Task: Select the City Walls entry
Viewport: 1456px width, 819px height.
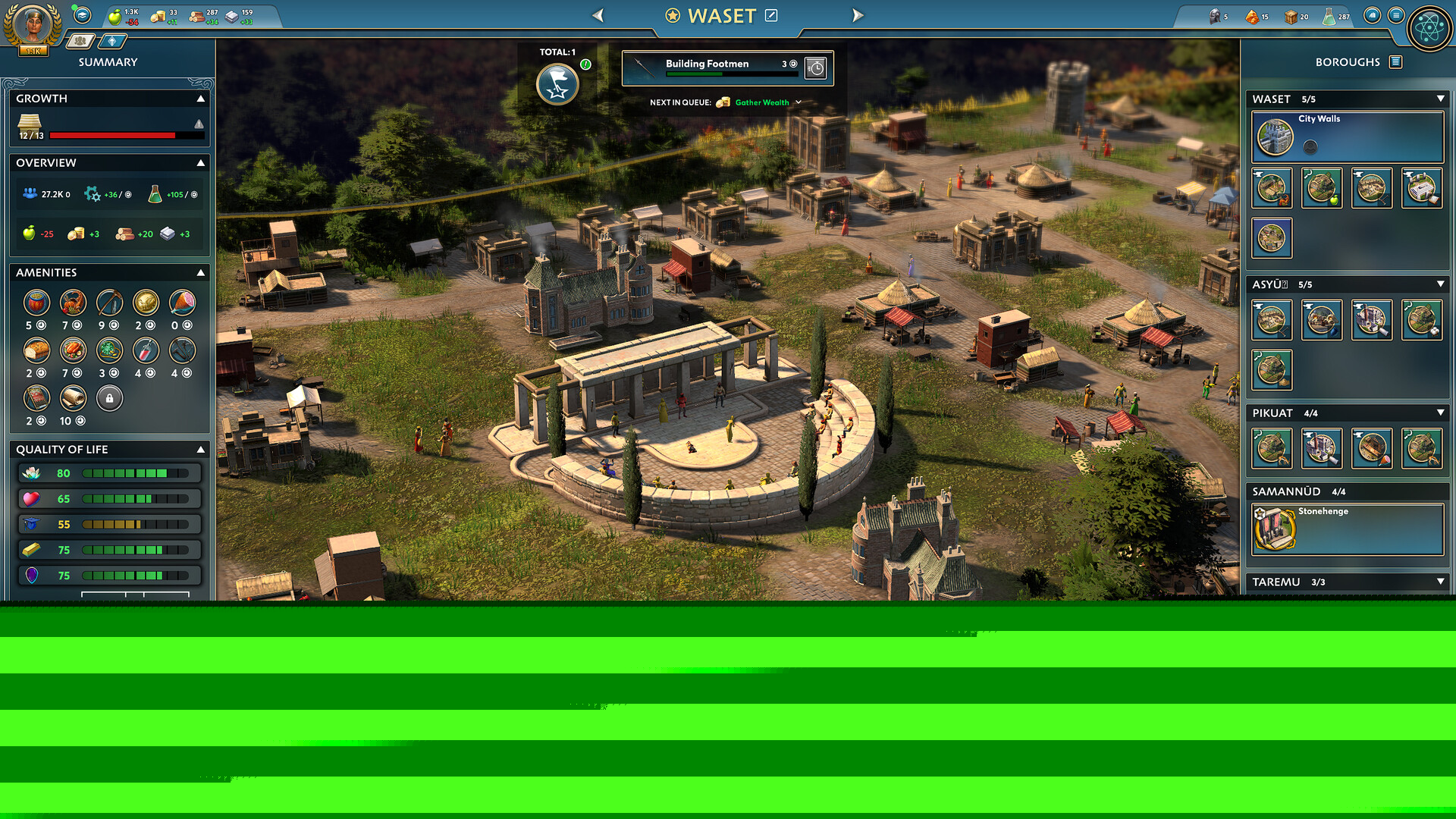Action: point(1347,136)
